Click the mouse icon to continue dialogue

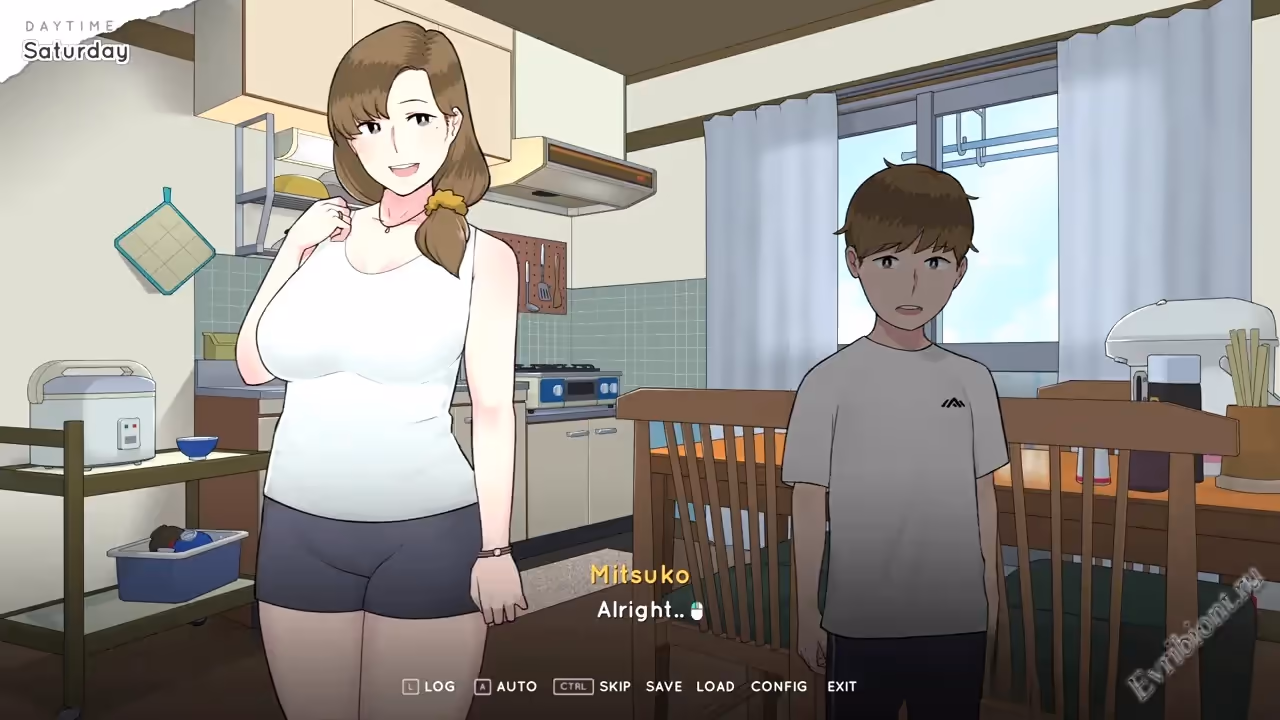click(697, 611)
